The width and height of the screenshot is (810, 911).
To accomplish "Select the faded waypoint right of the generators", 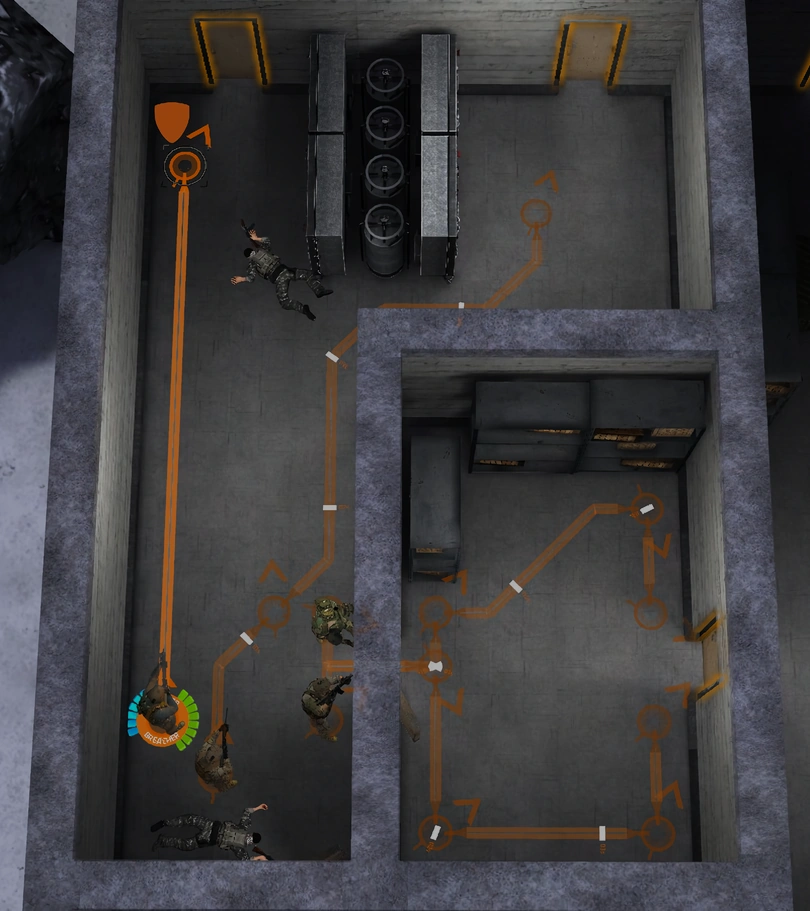I will click(537, 213).
